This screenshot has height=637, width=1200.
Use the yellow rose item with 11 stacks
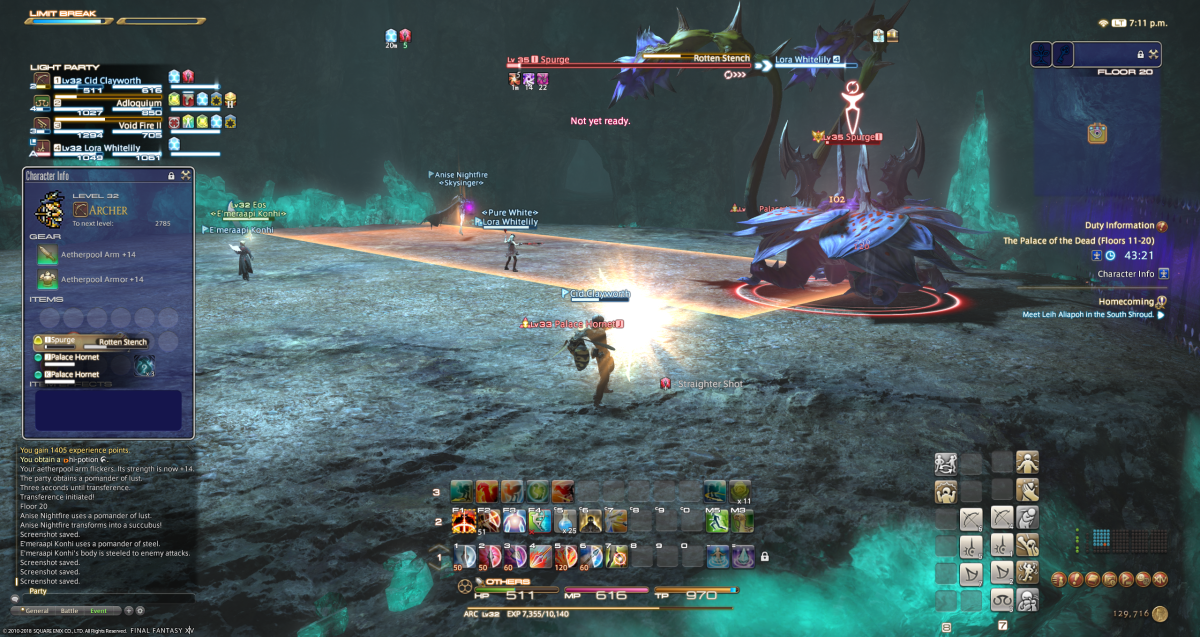click(740, 491)
